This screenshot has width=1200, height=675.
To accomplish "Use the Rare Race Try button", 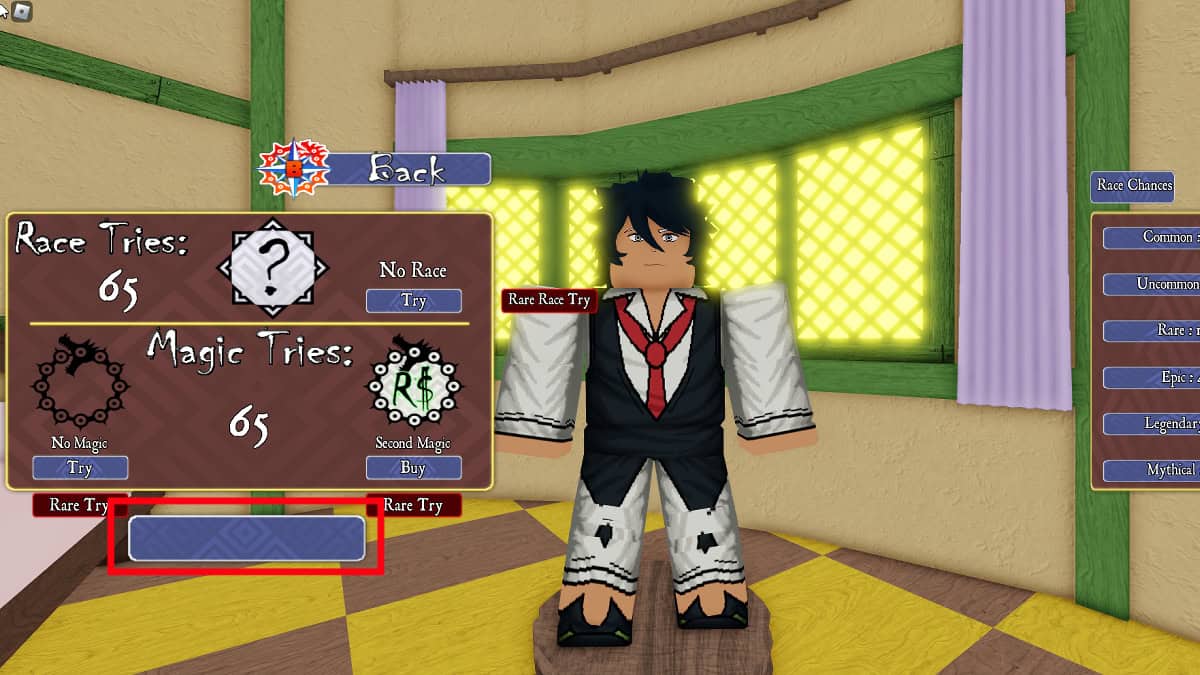I will pyautogui.click(x=549, y=299).
